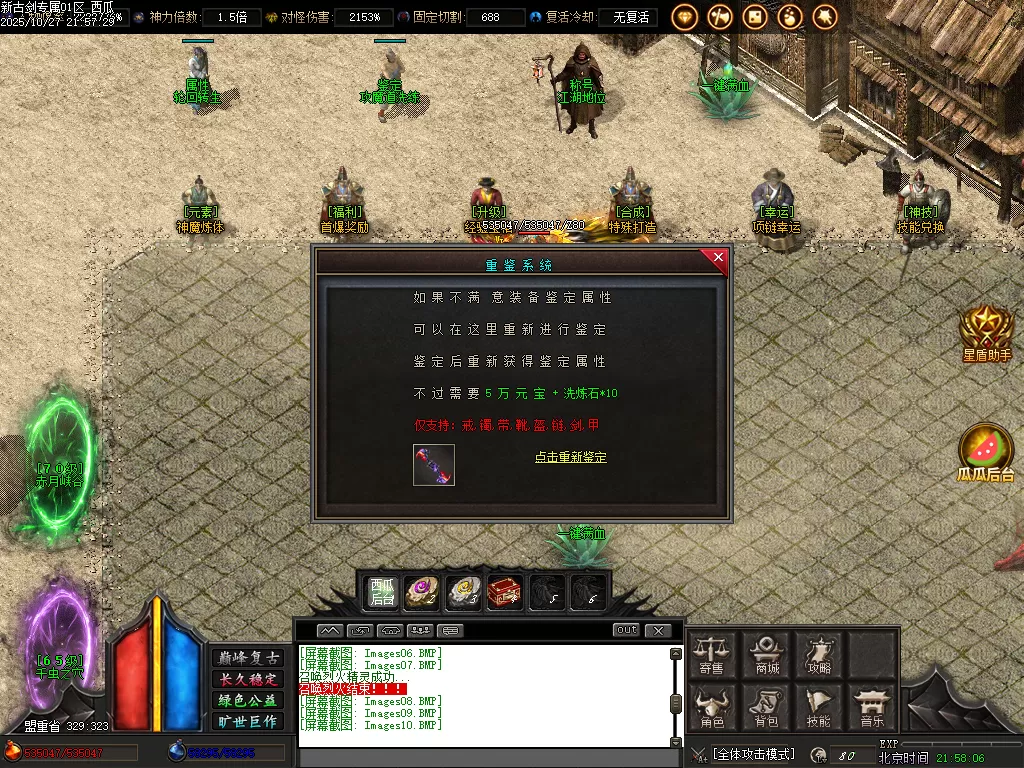This screenshot has height=768, width=1024.
Task: Use the 西瓜后台 hotbar slot
Action: [x=382, y=592]
